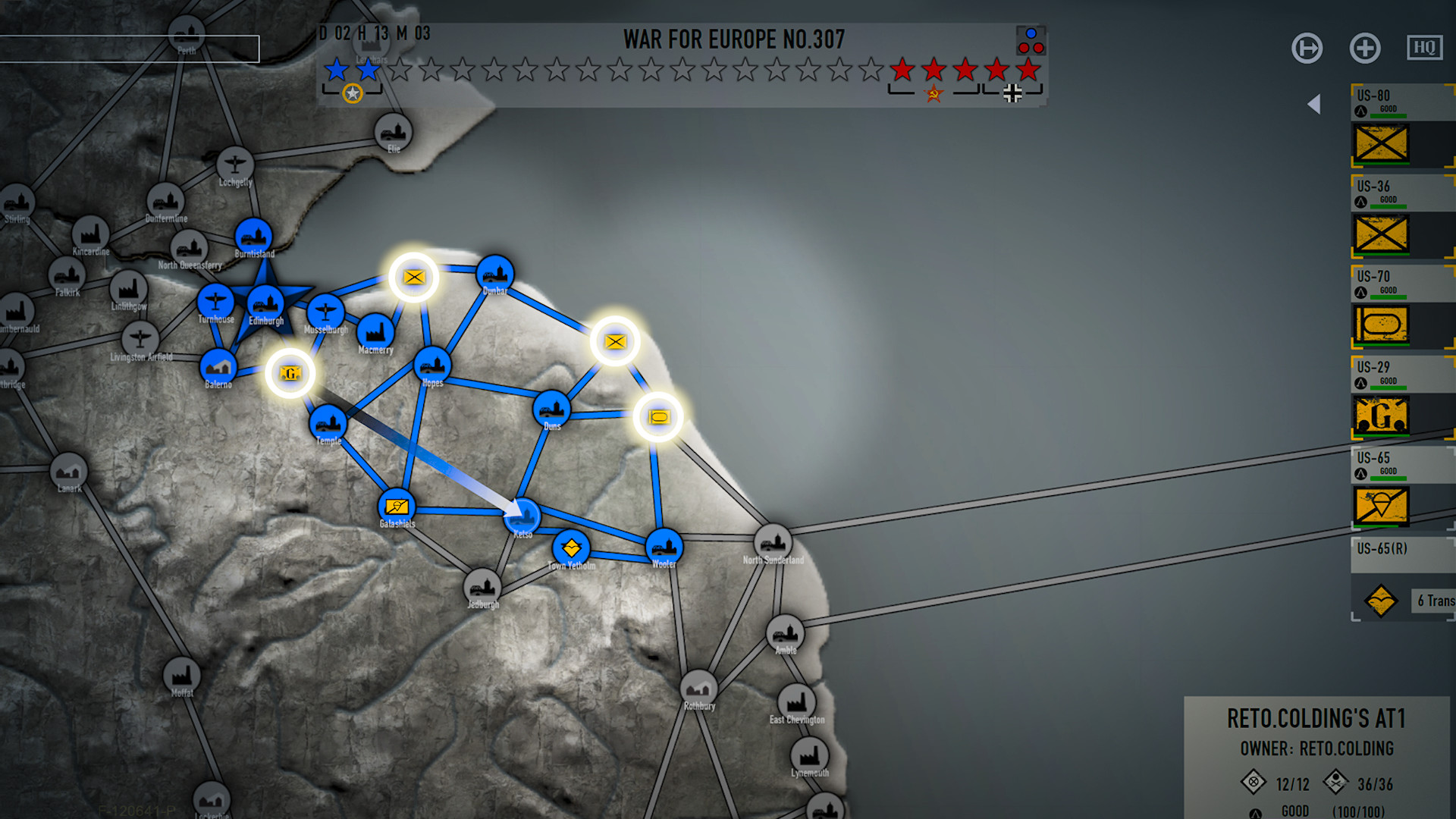
Task: Click the glowing recon marker on the coast
Action: coord(658,416)
